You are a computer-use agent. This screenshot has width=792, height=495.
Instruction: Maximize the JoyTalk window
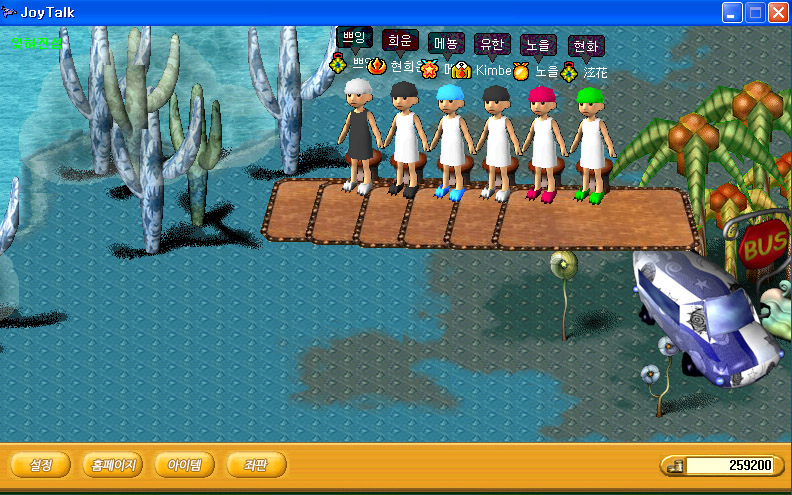755,12
